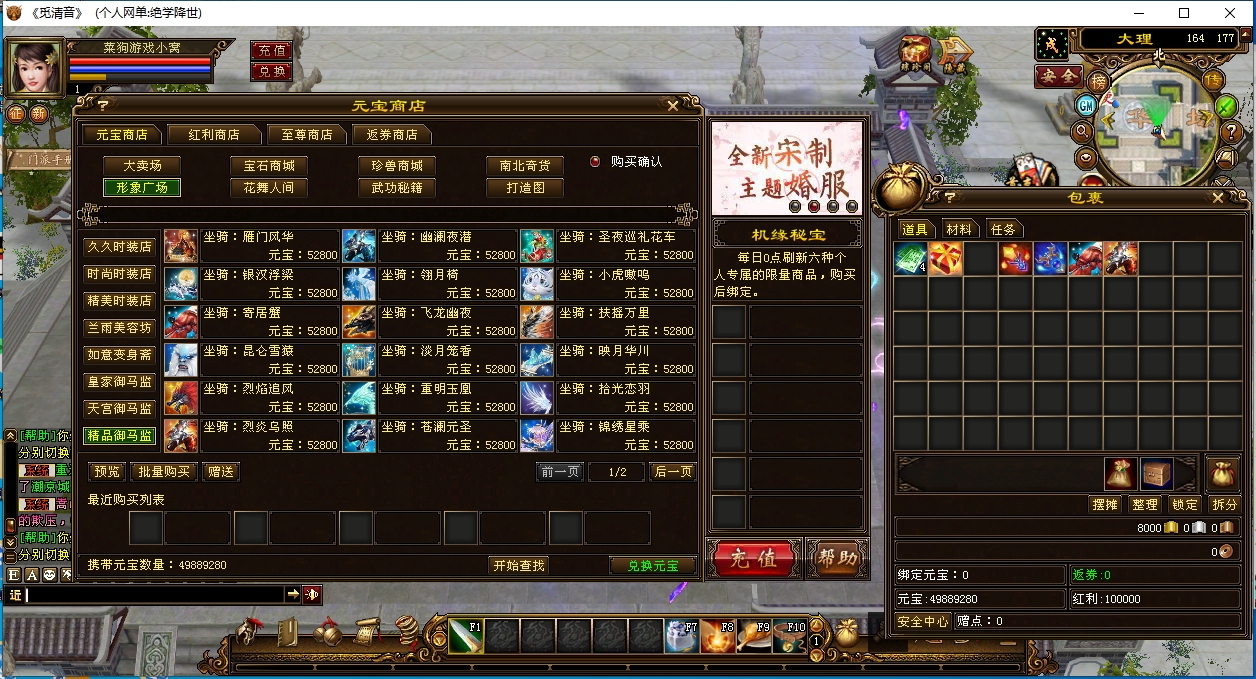Sort the bag with 整理
1256x679 pixels.
(x=1145, y=505)
